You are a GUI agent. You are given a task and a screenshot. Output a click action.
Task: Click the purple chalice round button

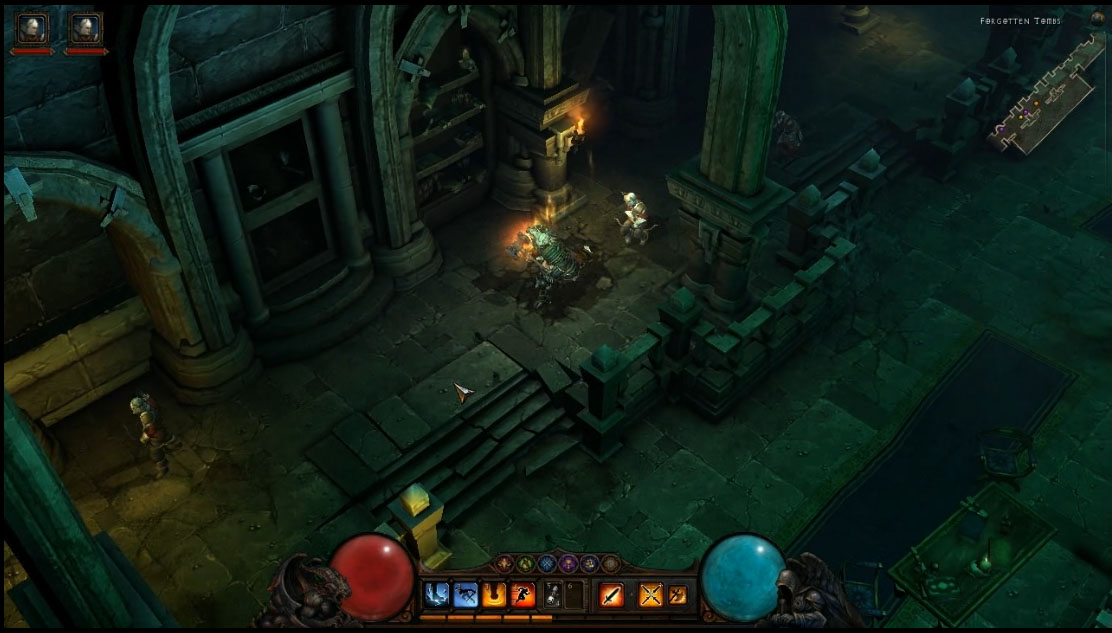coord(568,564)
